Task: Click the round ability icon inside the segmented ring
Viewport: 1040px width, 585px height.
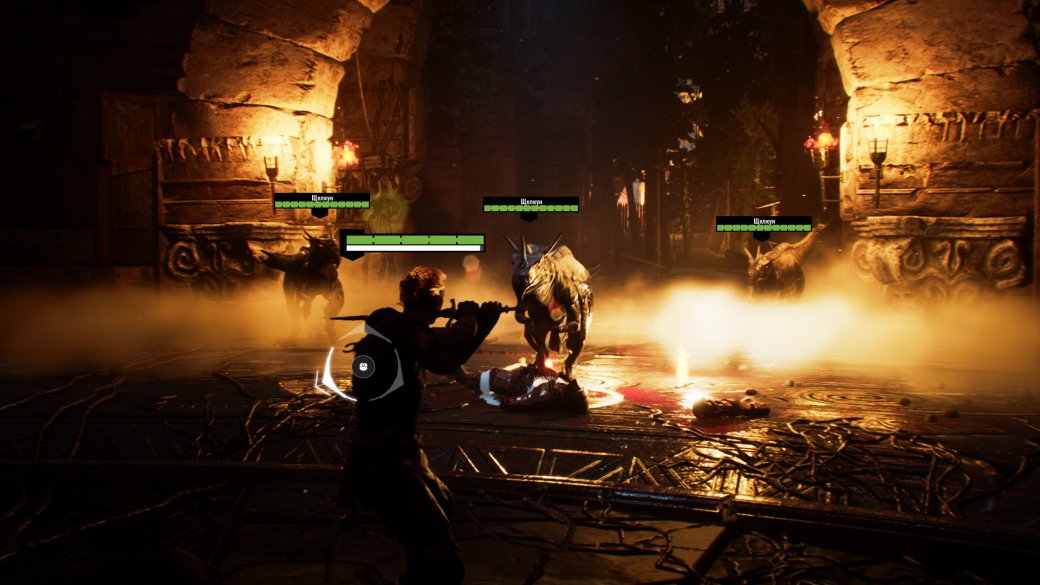Action: [363, 366]
